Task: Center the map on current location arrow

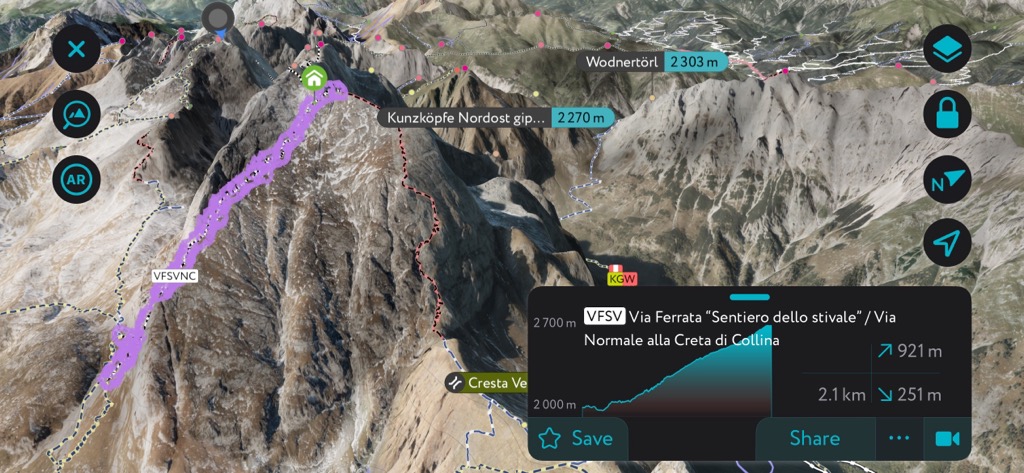Action: pos(947,242)
